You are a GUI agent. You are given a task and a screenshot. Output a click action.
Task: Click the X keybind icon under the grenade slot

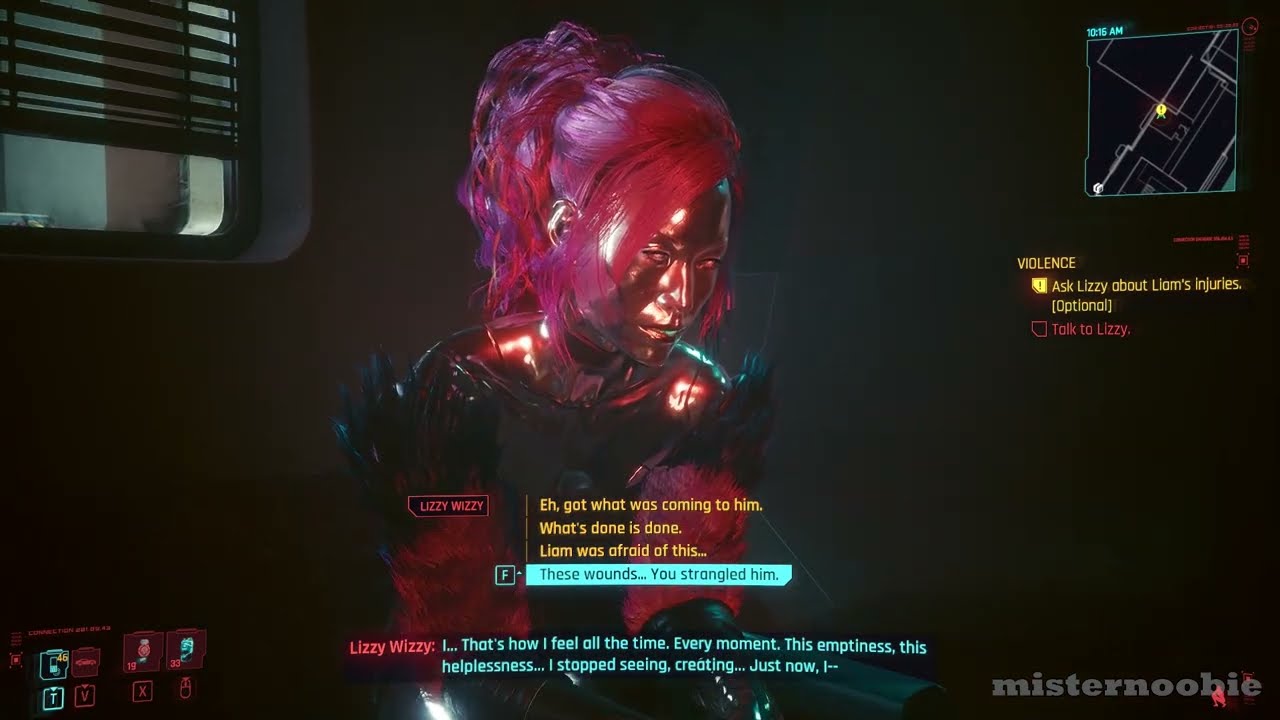point(142,693)
